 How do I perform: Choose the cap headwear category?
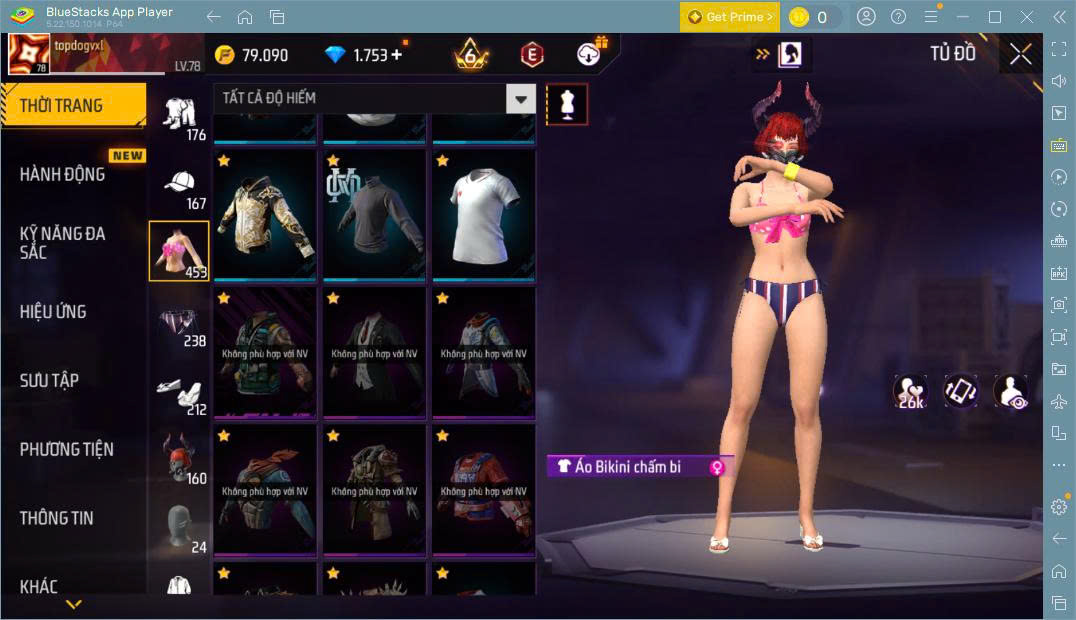[178, 183]
